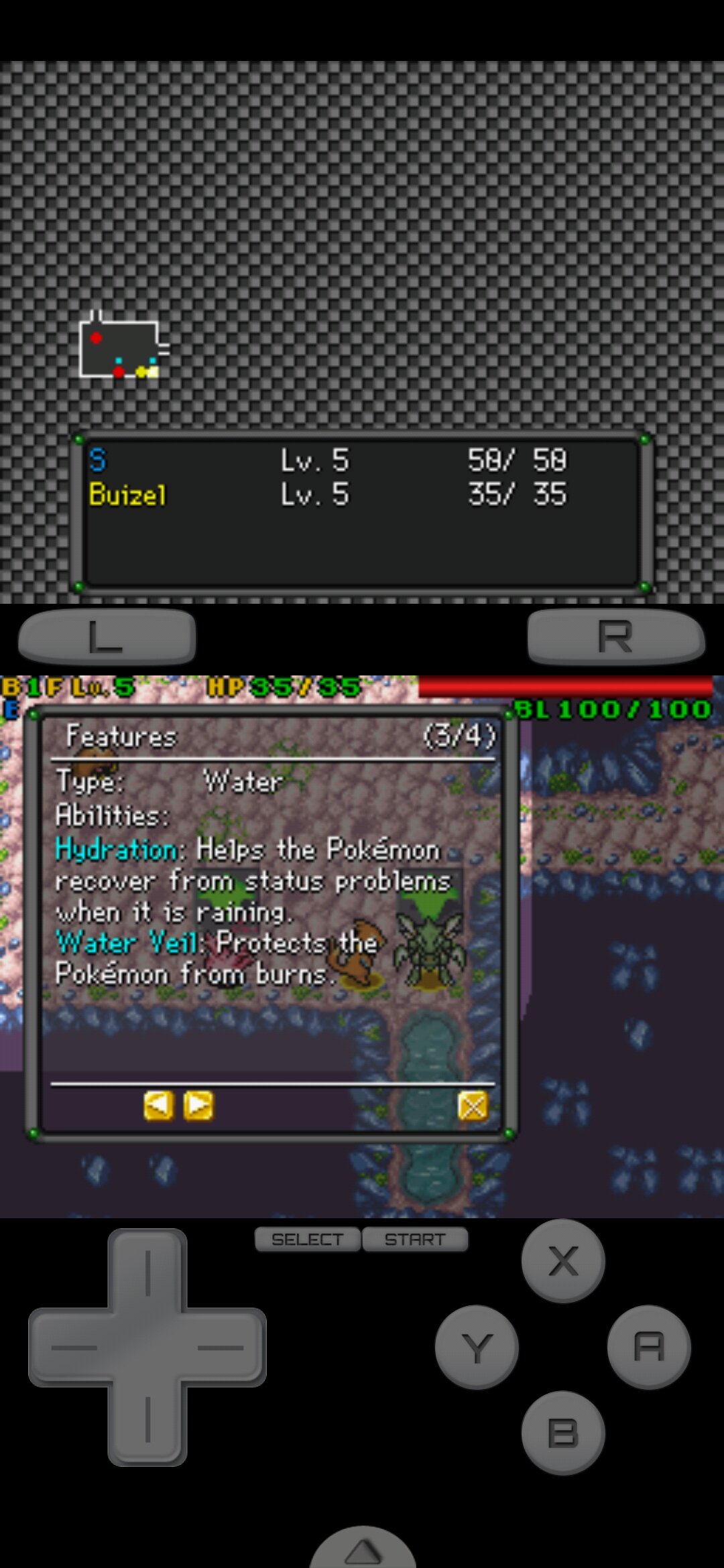
Task: Tap the on-screen A button
Action: [x=648, y=1347]
